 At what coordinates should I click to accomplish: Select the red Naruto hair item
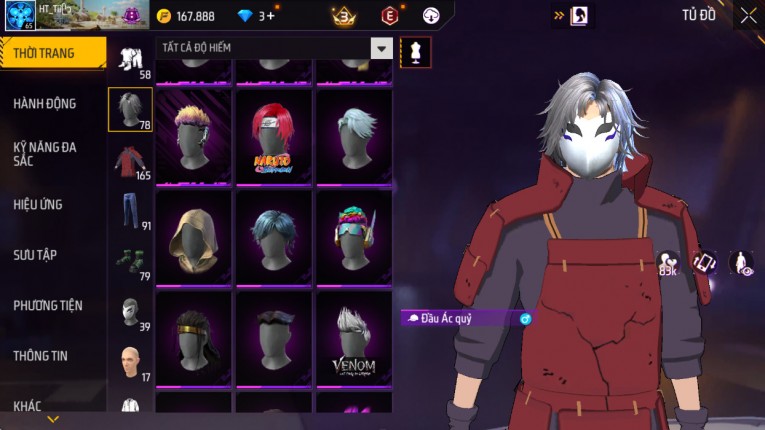point(273,135)
